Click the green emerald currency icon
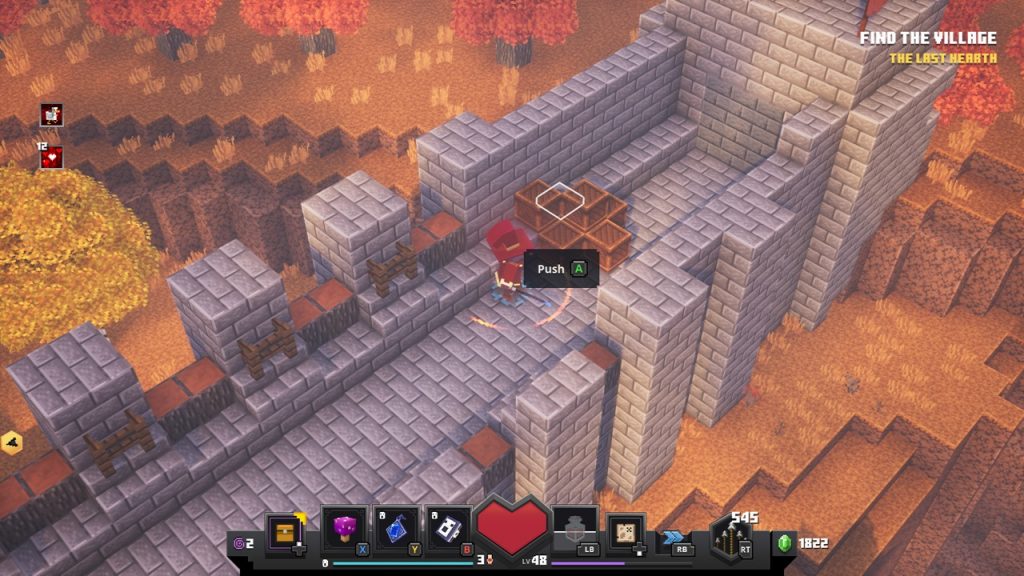 [x=785, y=543]
